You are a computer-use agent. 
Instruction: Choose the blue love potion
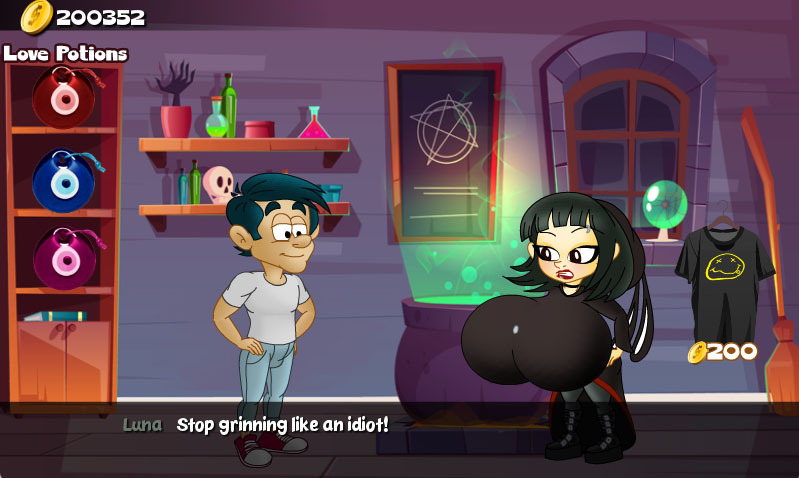pyautogui.click(x=64, y=180)
